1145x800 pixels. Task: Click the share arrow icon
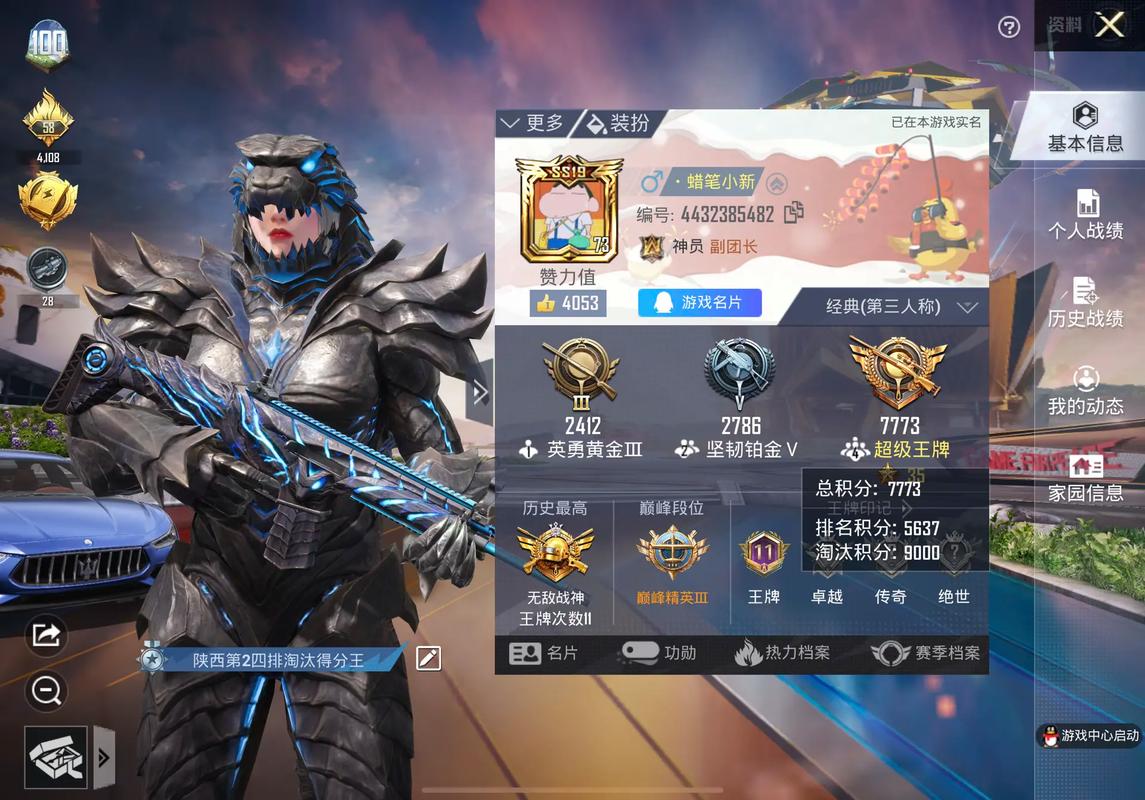point(47,634)
